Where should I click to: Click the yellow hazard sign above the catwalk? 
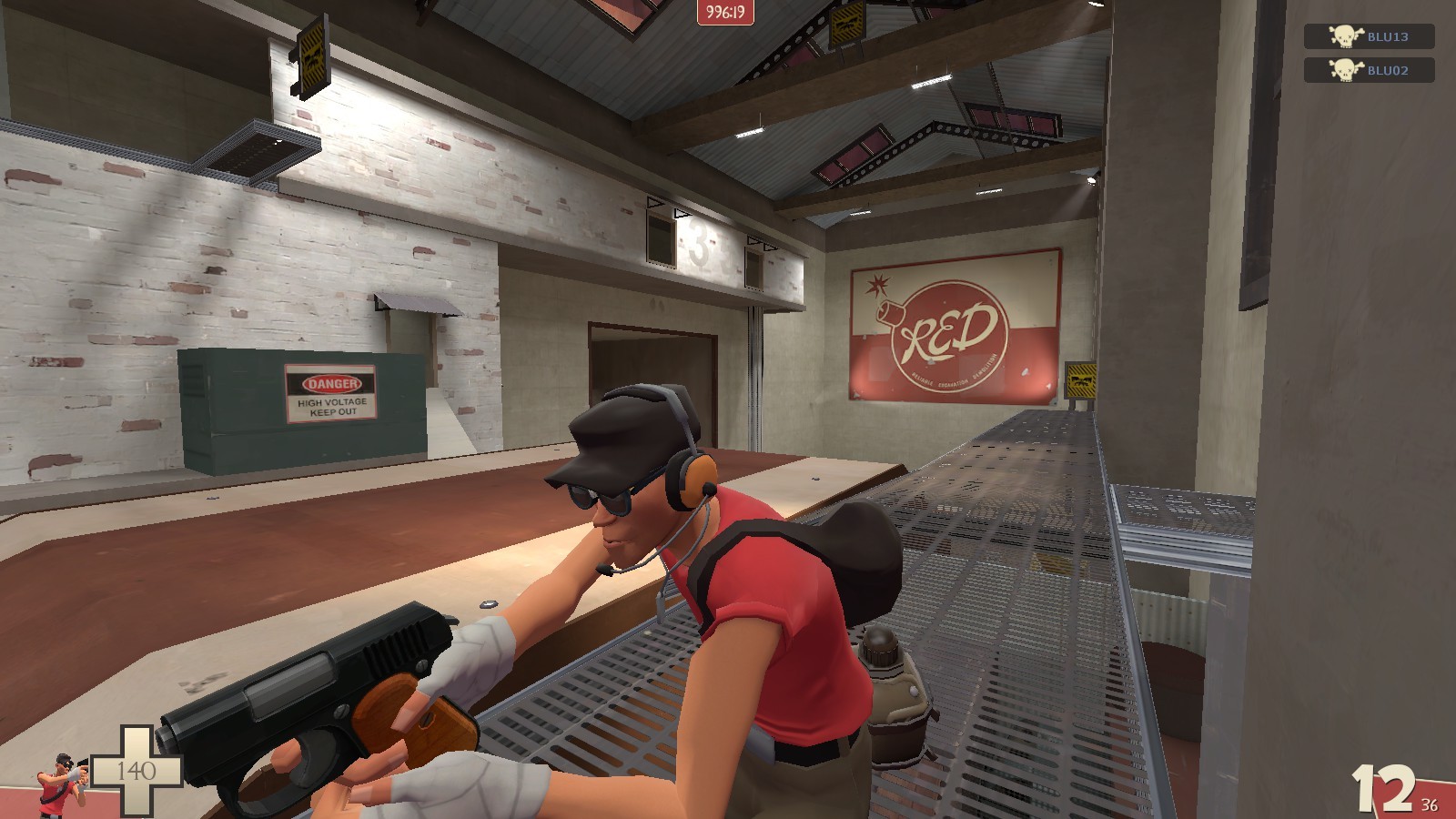(x=1083, y=381)
